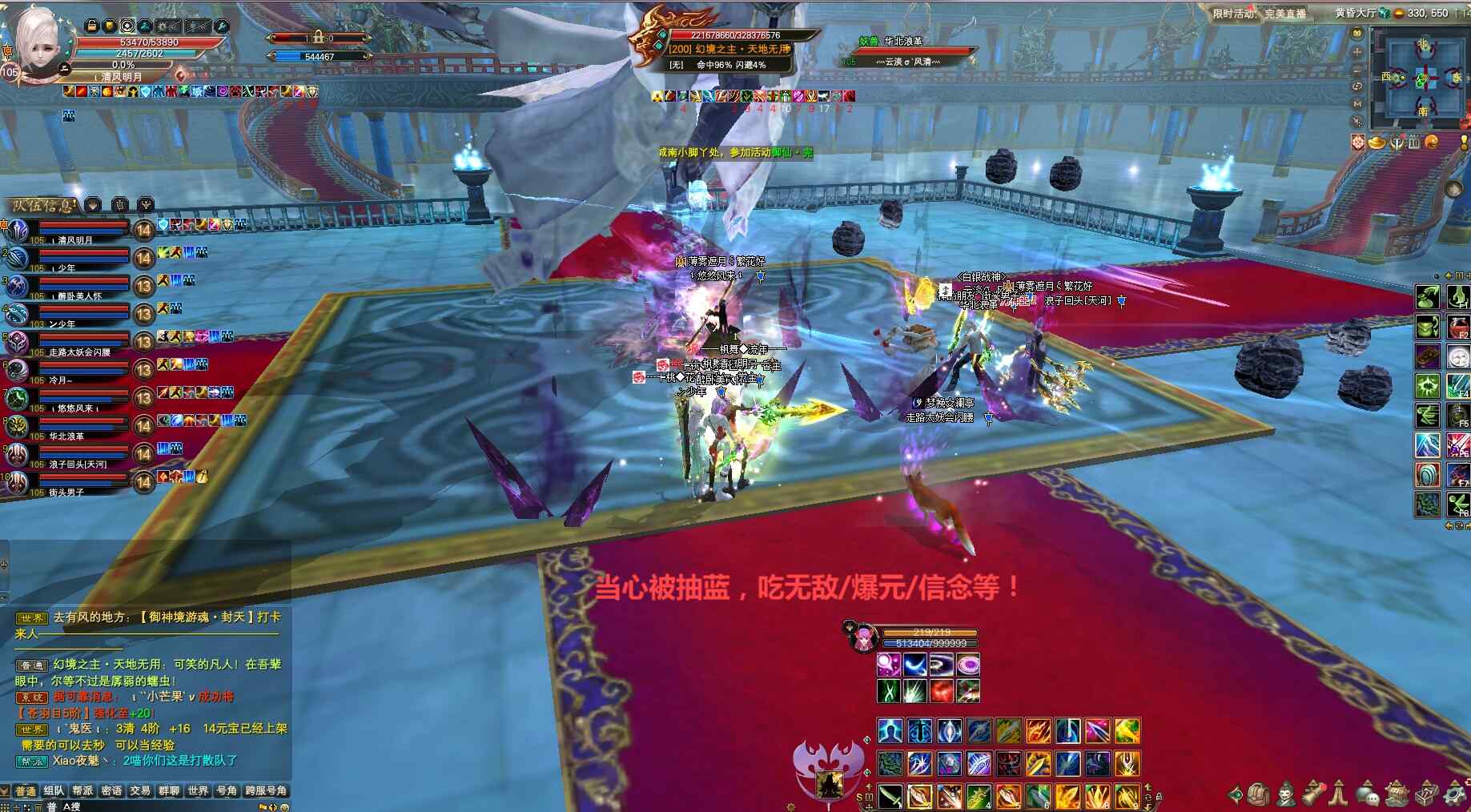Open the 帮派 chat channel tab
This screenshot has width=1471, height=812.
coord(82,790)
